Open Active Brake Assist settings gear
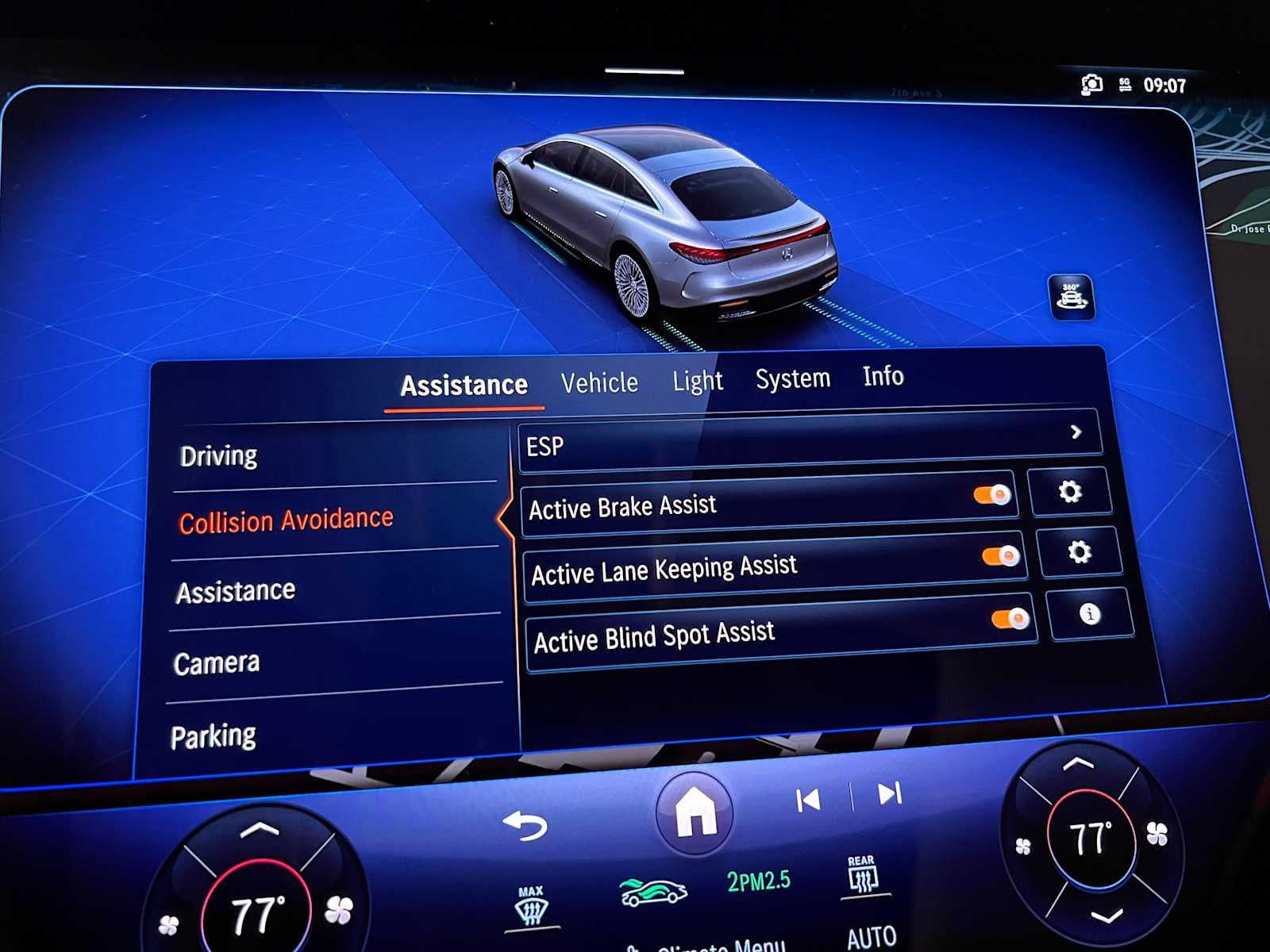 (x=1072, y=492)
